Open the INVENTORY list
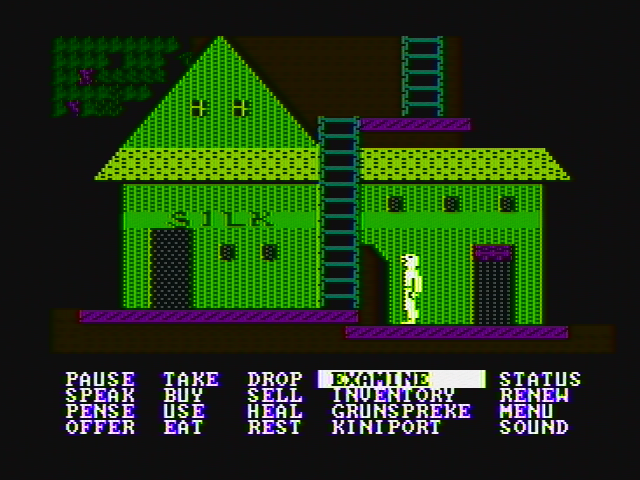Screen dimensions: 640x480 pyautogui.click(x=393, y=395)
